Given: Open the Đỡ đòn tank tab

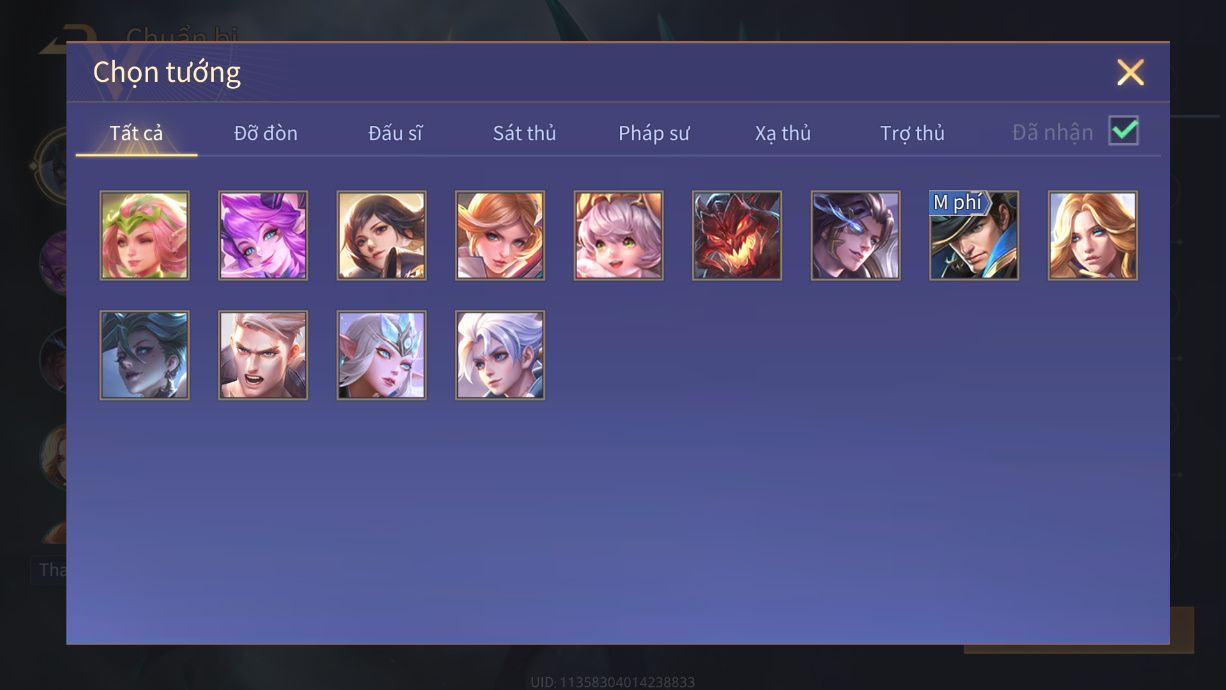Looking at the screenshot, I should click(266, 133).
